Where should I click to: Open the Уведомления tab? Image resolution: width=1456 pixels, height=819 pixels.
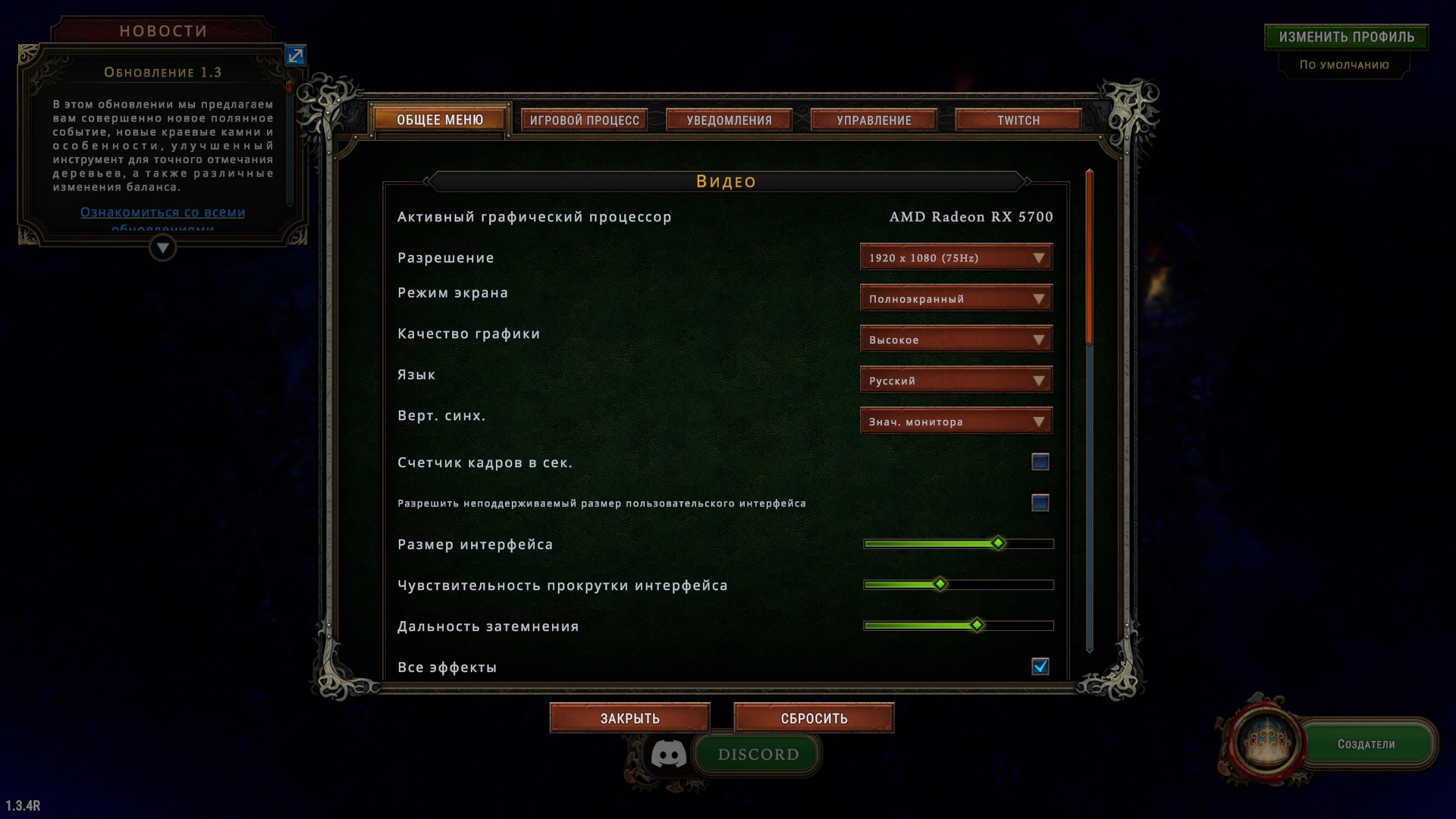(x=729, y=120)
